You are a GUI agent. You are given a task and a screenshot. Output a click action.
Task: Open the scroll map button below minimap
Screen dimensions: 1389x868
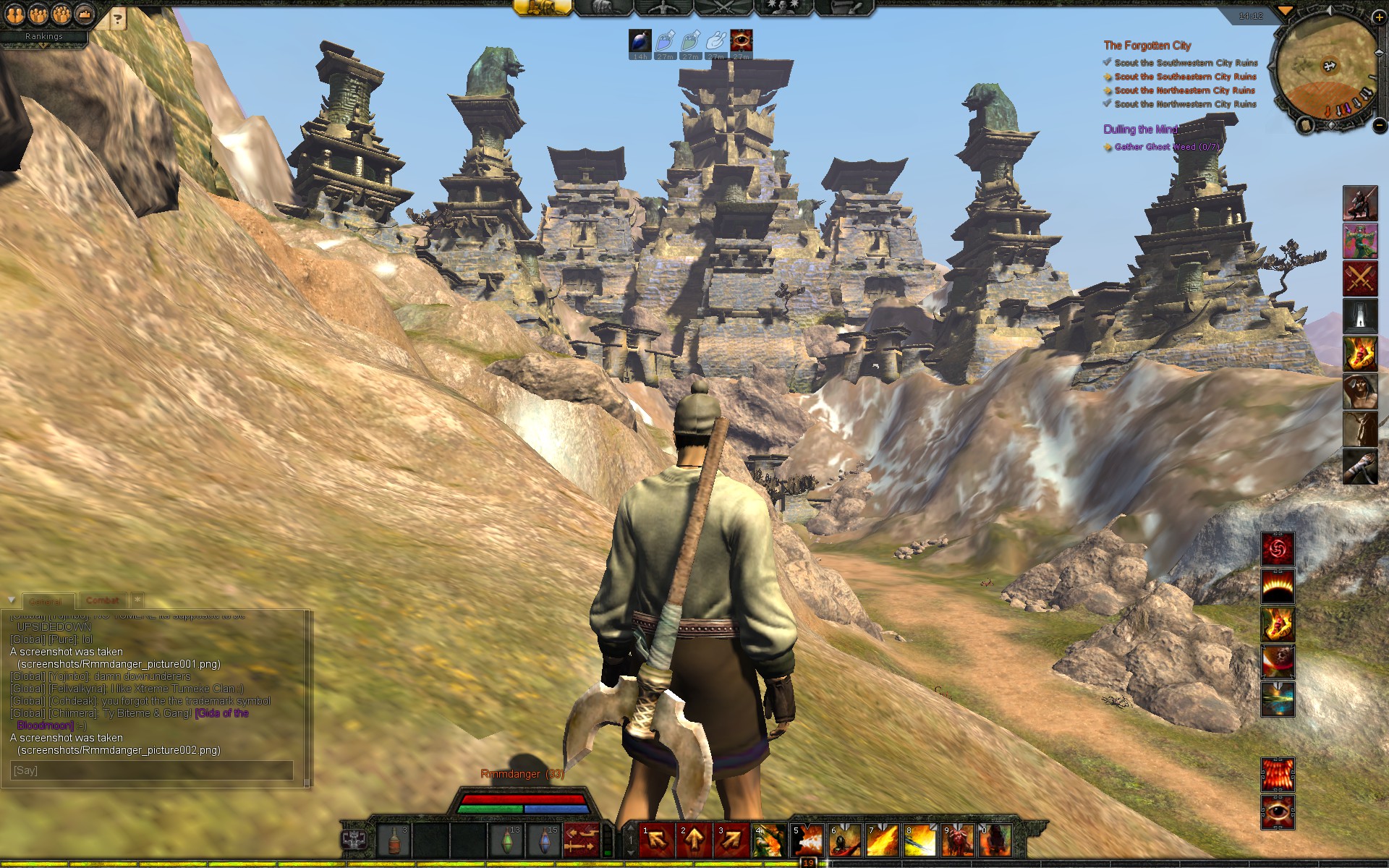[x=1306, y=125]
